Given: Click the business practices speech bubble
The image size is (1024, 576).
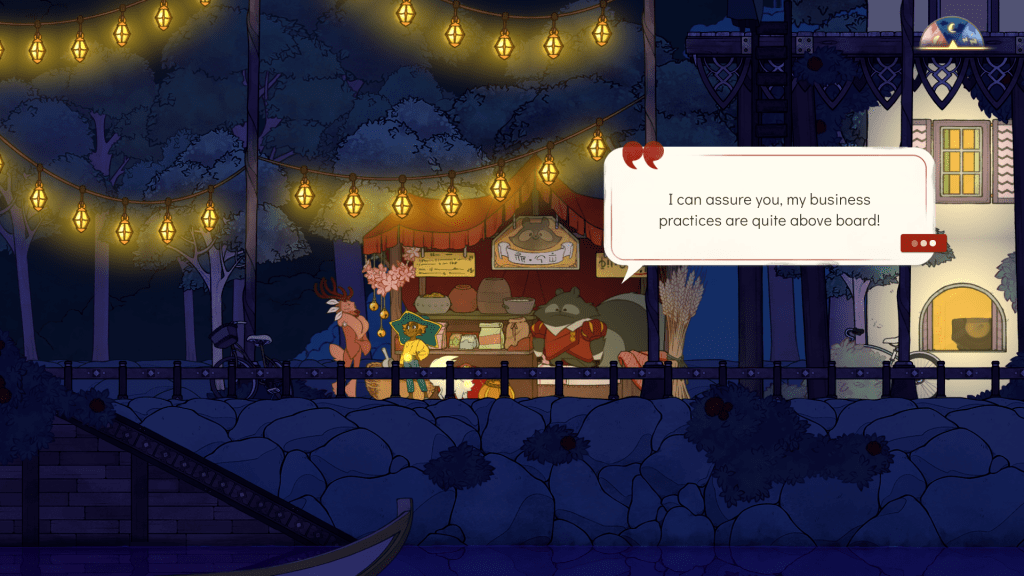Looking at the screenshot, I should pyautogui.click(x=769, y=209).
